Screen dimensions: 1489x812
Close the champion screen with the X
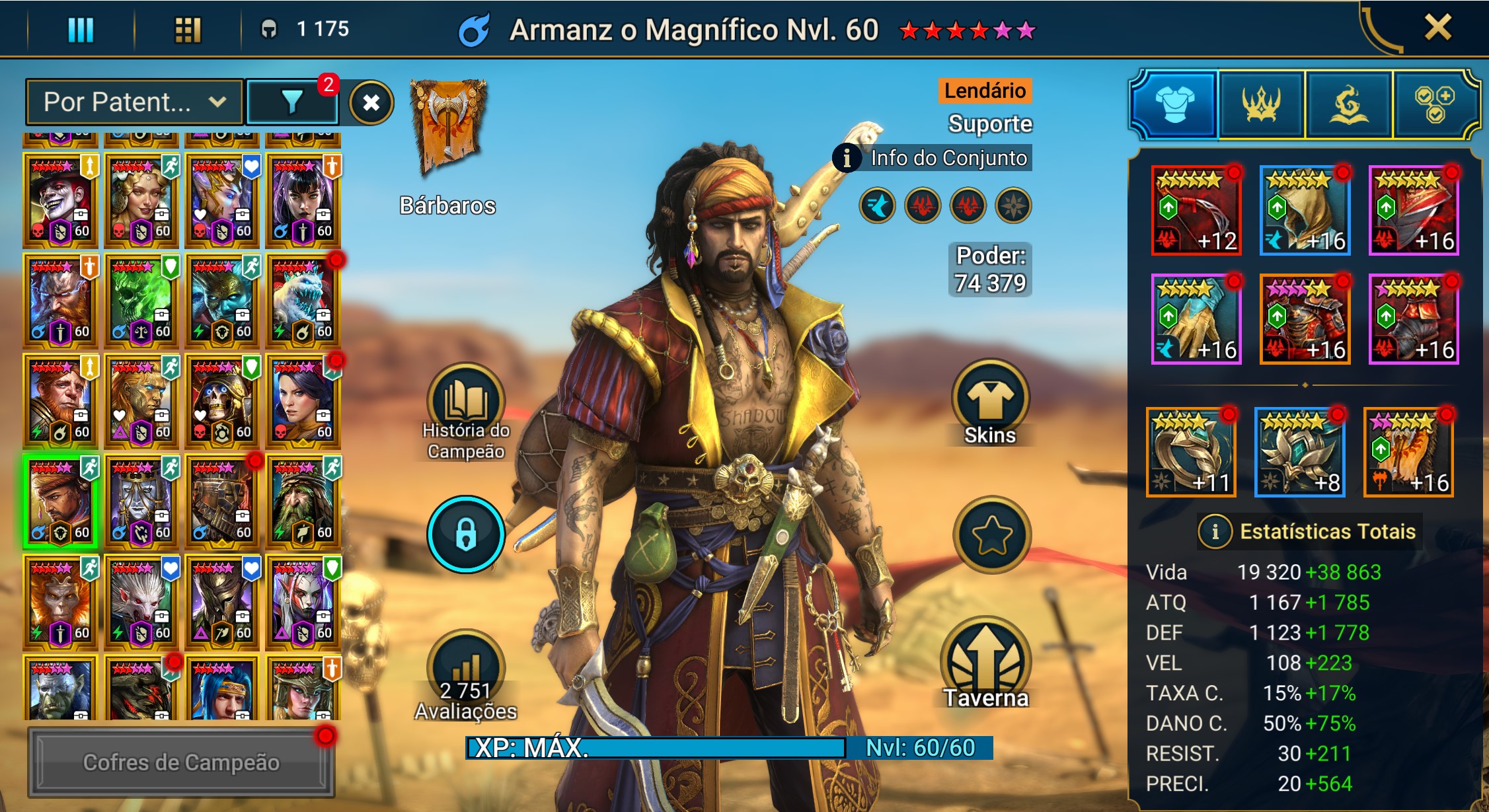pyautogui.click(x=1437, y=28)
